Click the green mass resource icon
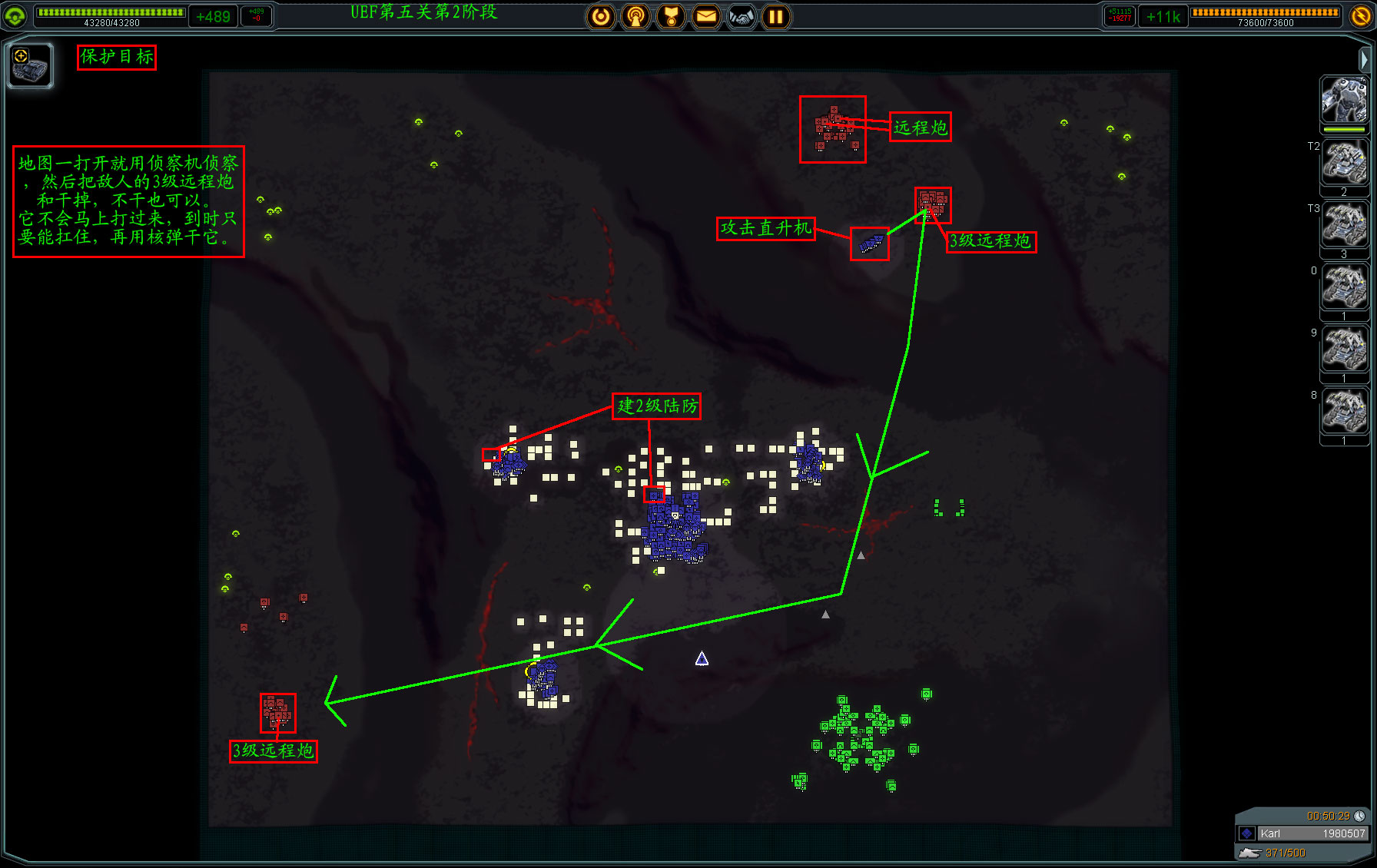Screen dimensions: 1377x868 click(x=15, y=15)
